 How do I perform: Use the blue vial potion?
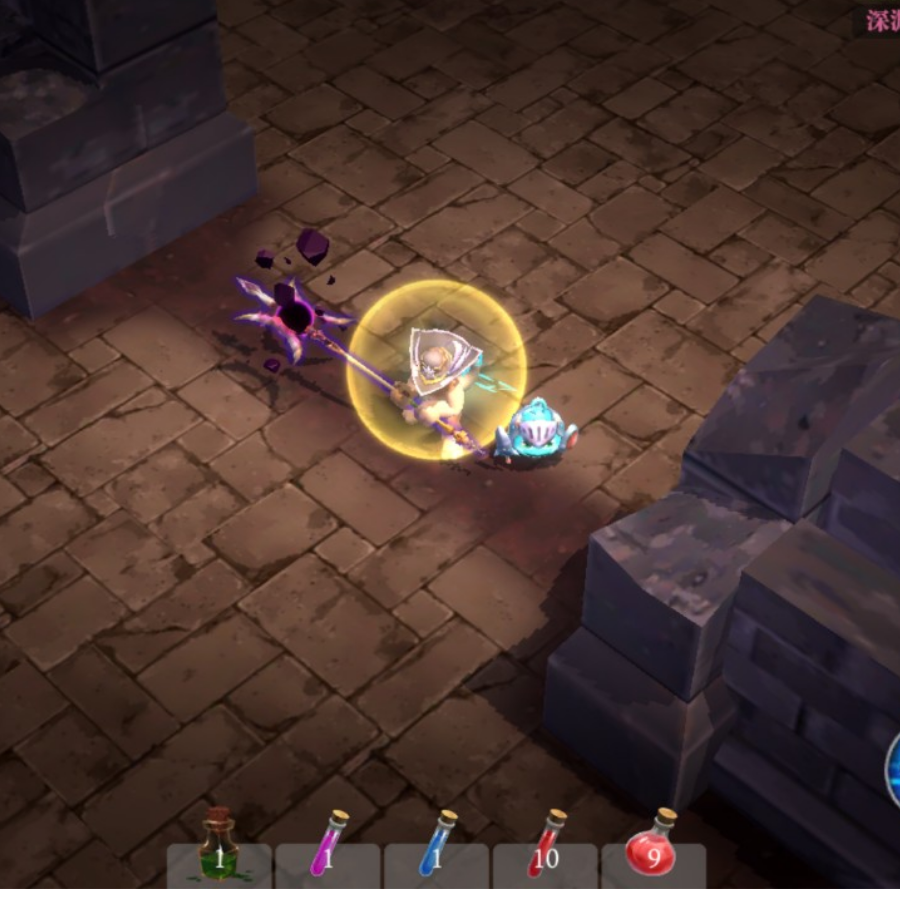[x=436, y=848]
